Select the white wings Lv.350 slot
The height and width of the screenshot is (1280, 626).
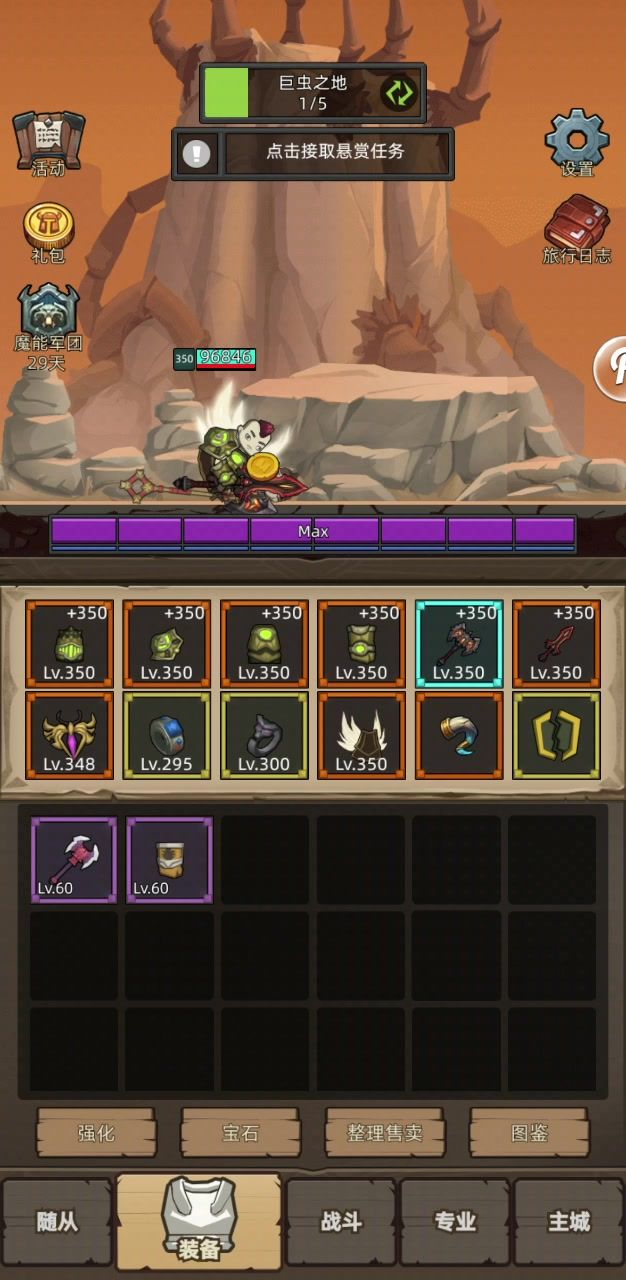[x=361, y=735]
